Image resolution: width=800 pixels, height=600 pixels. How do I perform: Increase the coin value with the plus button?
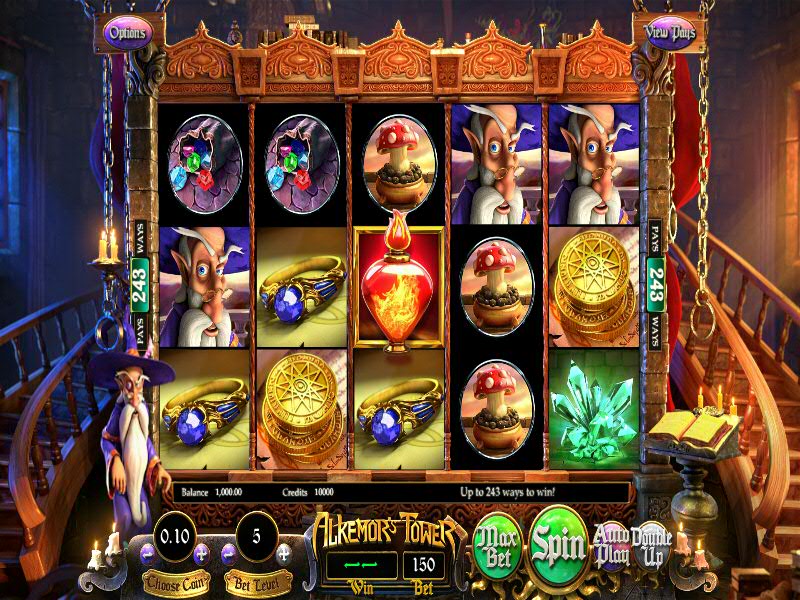click(x=201, y=552)
